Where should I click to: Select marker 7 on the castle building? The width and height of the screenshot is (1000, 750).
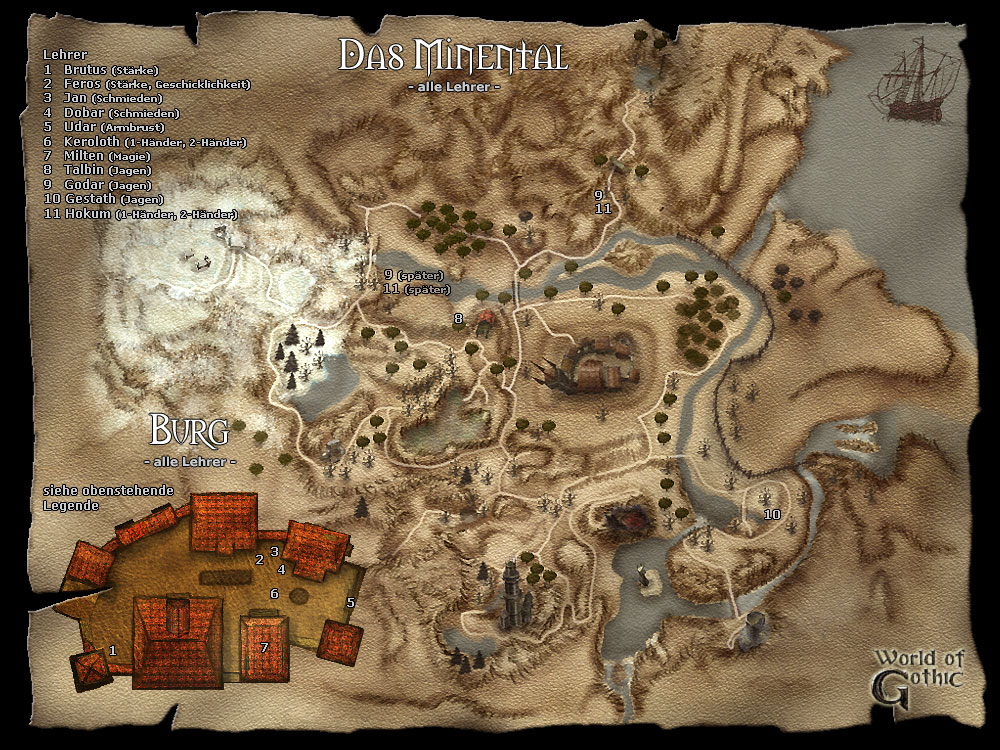(x=264, y=648)
